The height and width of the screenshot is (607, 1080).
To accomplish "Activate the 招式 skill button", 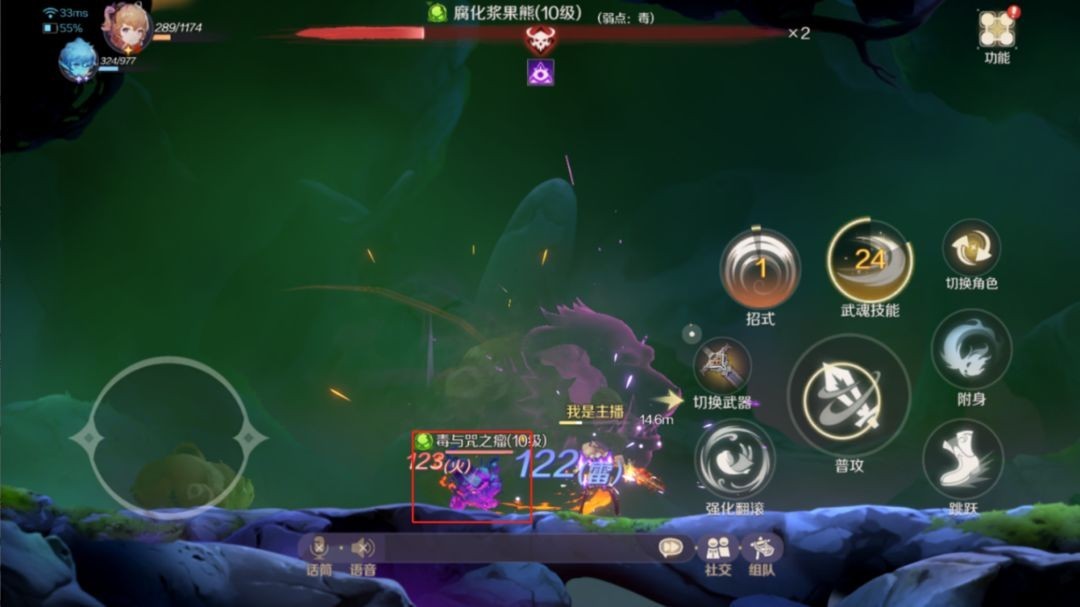I will click(760, 268).
